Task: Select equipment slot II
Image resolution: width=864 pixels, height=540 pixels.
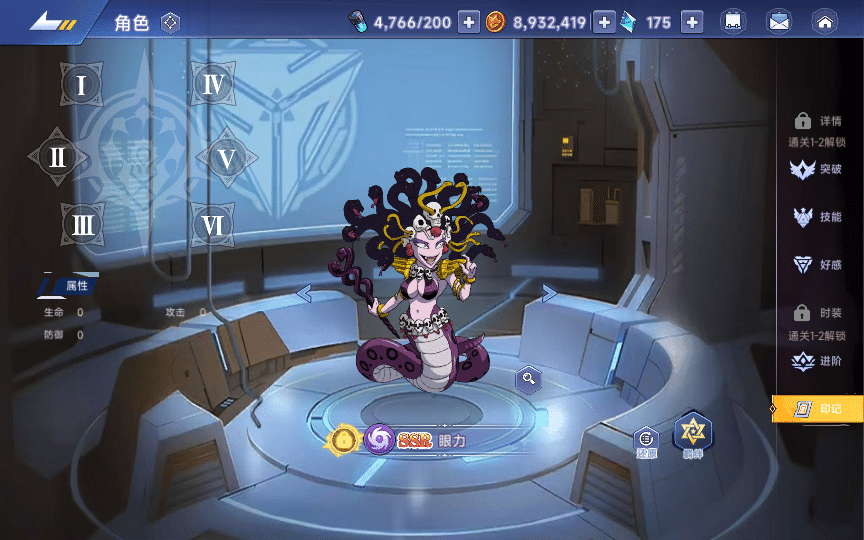Action: coord(58,157)
